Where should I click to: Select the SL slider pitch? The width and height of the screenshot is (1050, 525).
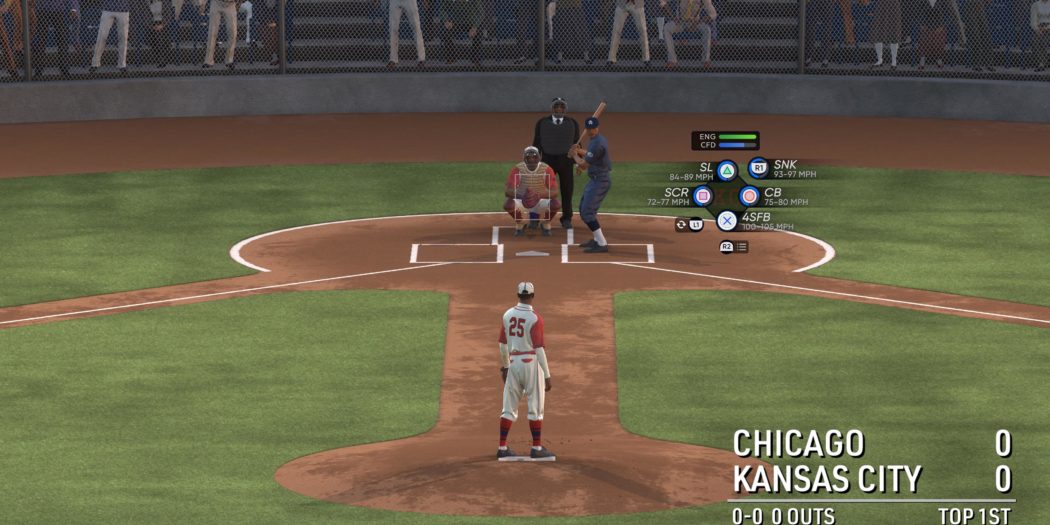coord(727,170)
